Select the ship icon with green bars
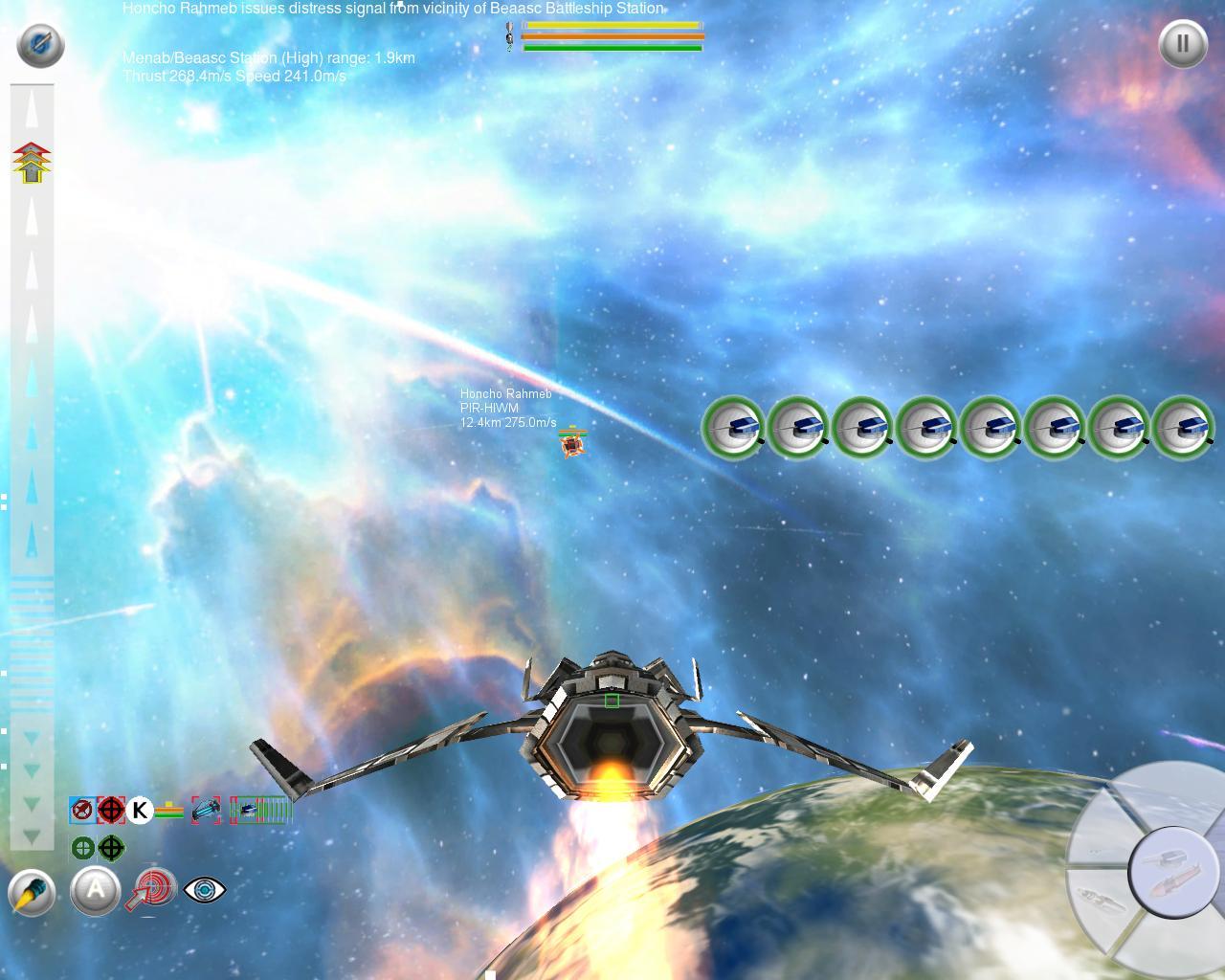 pyautogui.click(x=259, y=811)
